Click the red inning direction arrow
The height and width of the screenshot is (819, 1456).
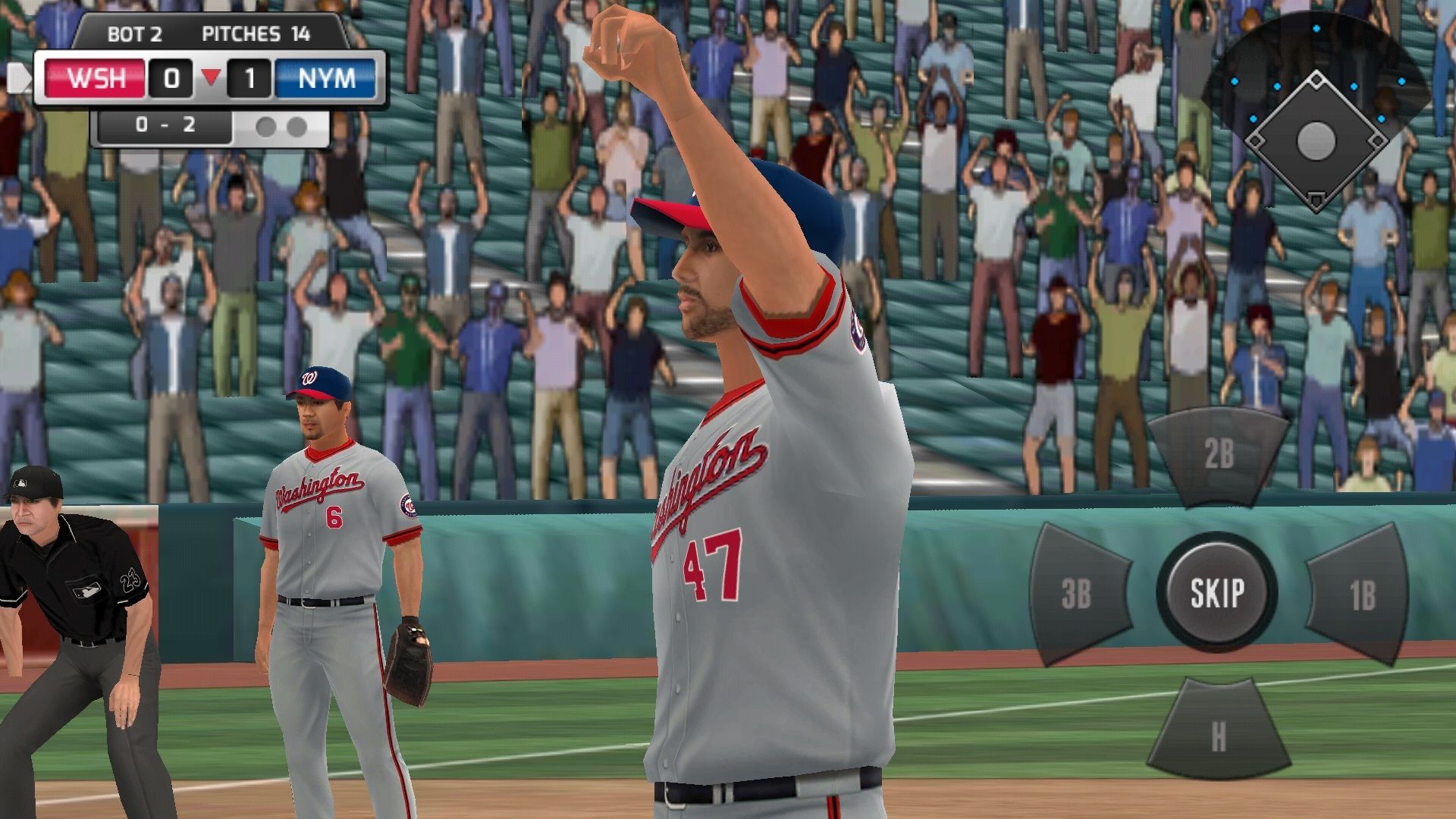213,77
